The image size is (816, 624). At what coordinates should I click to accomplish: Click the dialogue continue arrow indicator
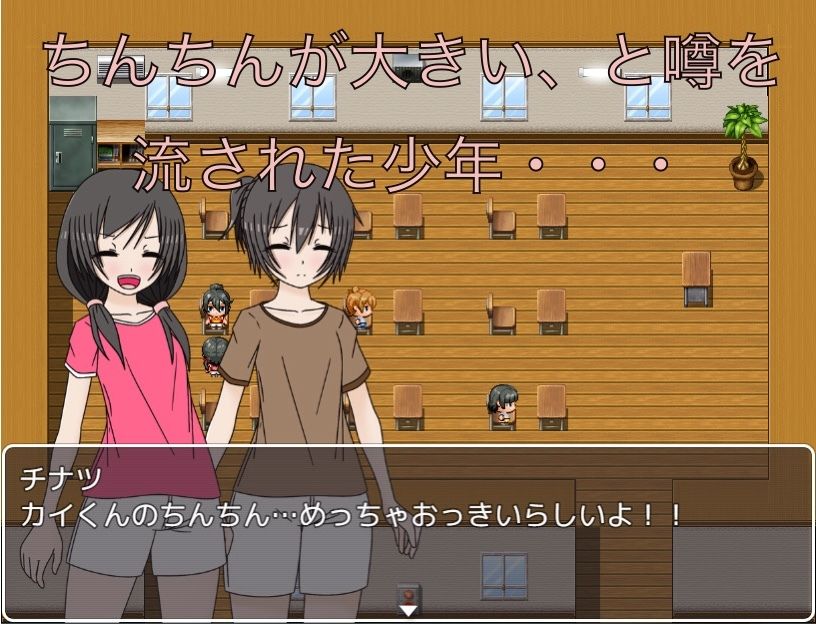tap(408, 609)
